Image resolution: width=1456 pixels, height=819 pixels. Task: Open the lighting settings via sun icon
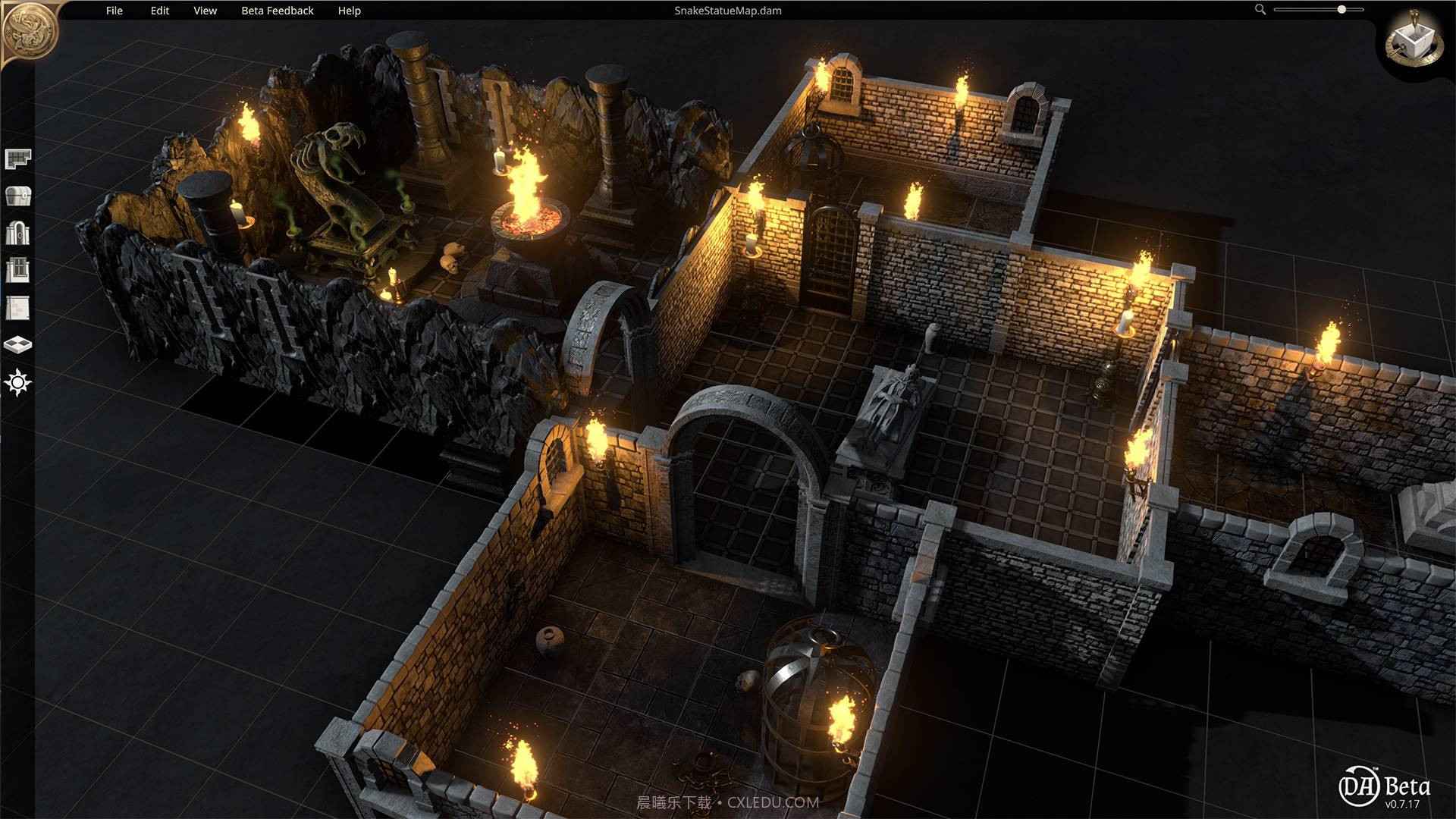[x=19, y=383]
